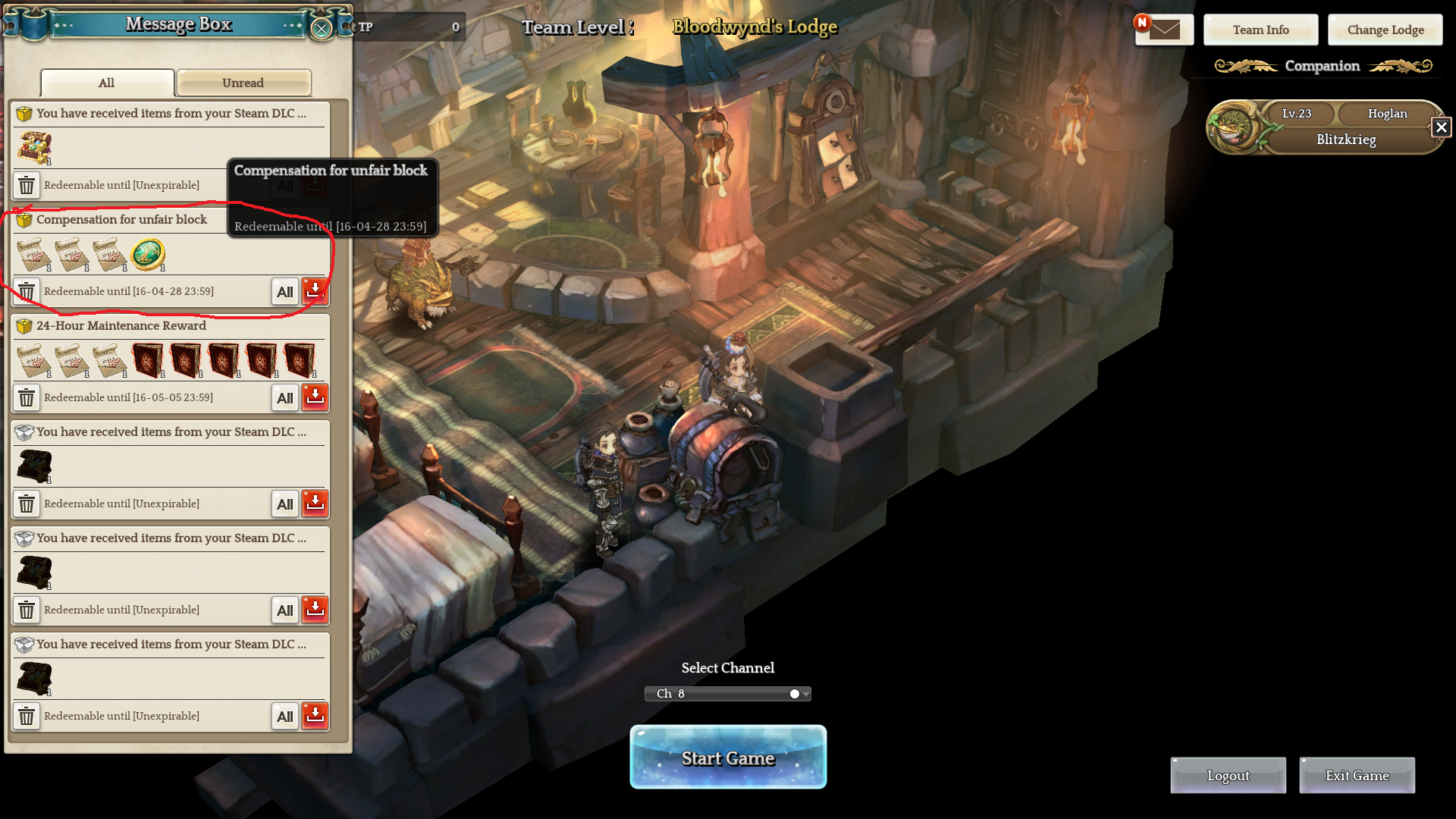Open the 24-Hour Maintenance Reward message

[121, 325]
